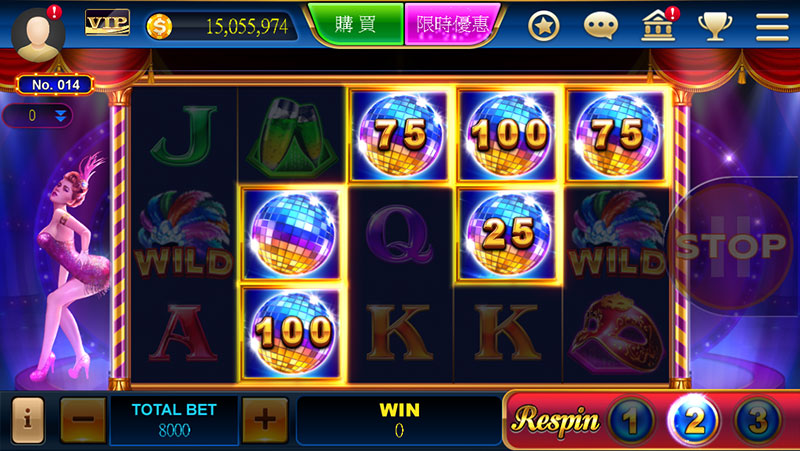Stop the reels with STOP button
Image resolution: width=800 pixels, height=451 pixels.
[x=730, y=245]
